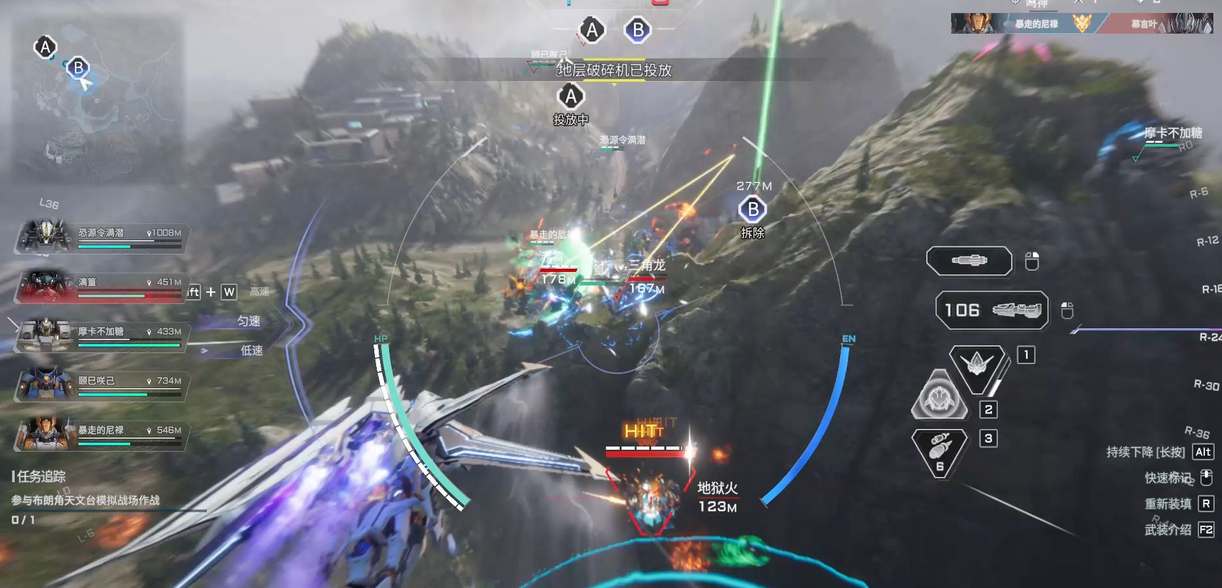Select teammate 摩卡不加糖 in the squad list

click(x=102, y=334)
